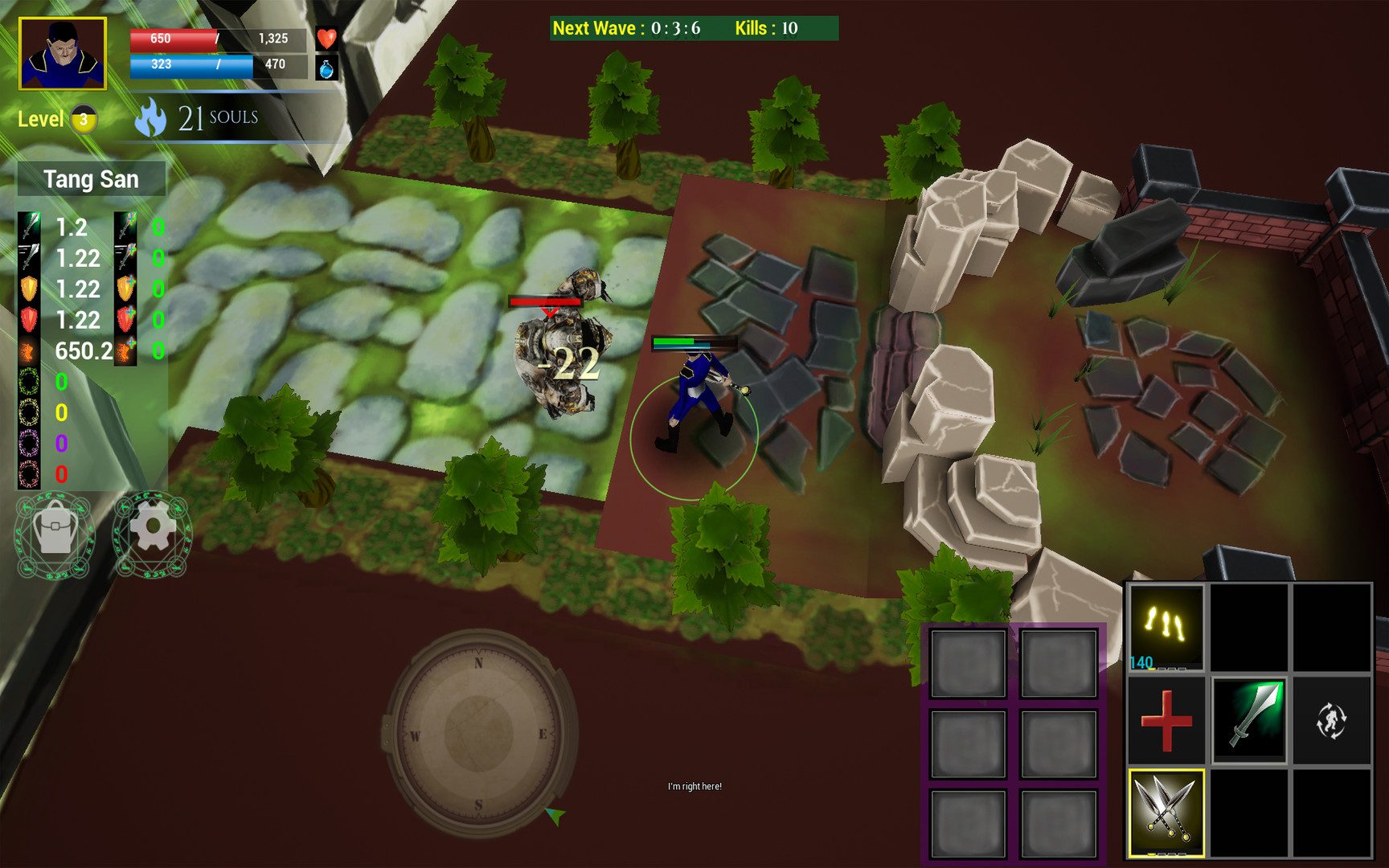Viewport: 1389px width, 868px height.
Task: Click the orange fire stat icon showing 650.2
Action: tap(27, 350)
